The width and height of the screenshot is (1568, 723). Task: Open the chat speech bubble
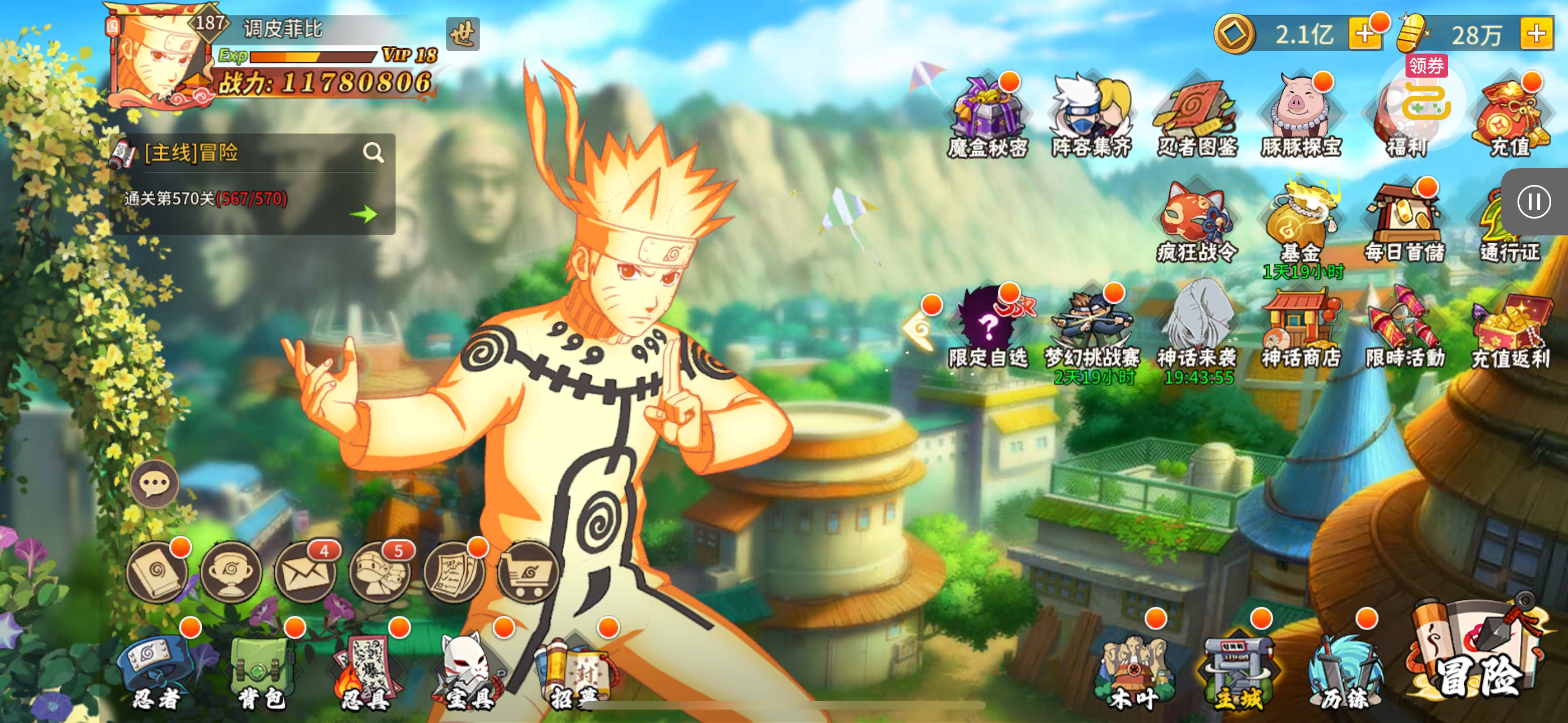coord(155,484)
